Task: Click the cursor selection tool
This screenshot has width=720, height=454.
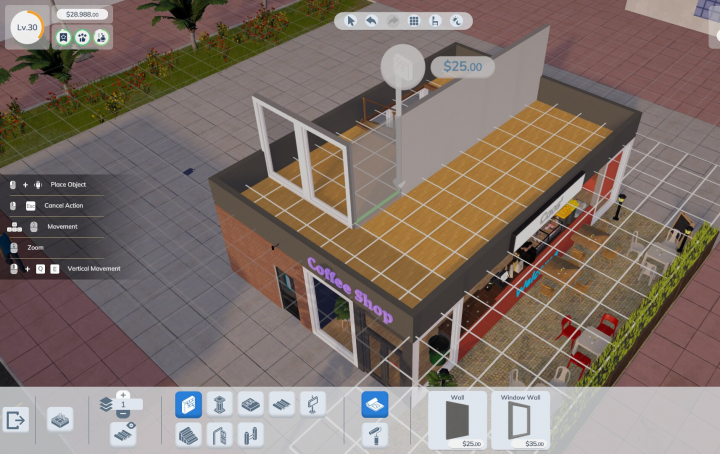Action: pos(351,21)
